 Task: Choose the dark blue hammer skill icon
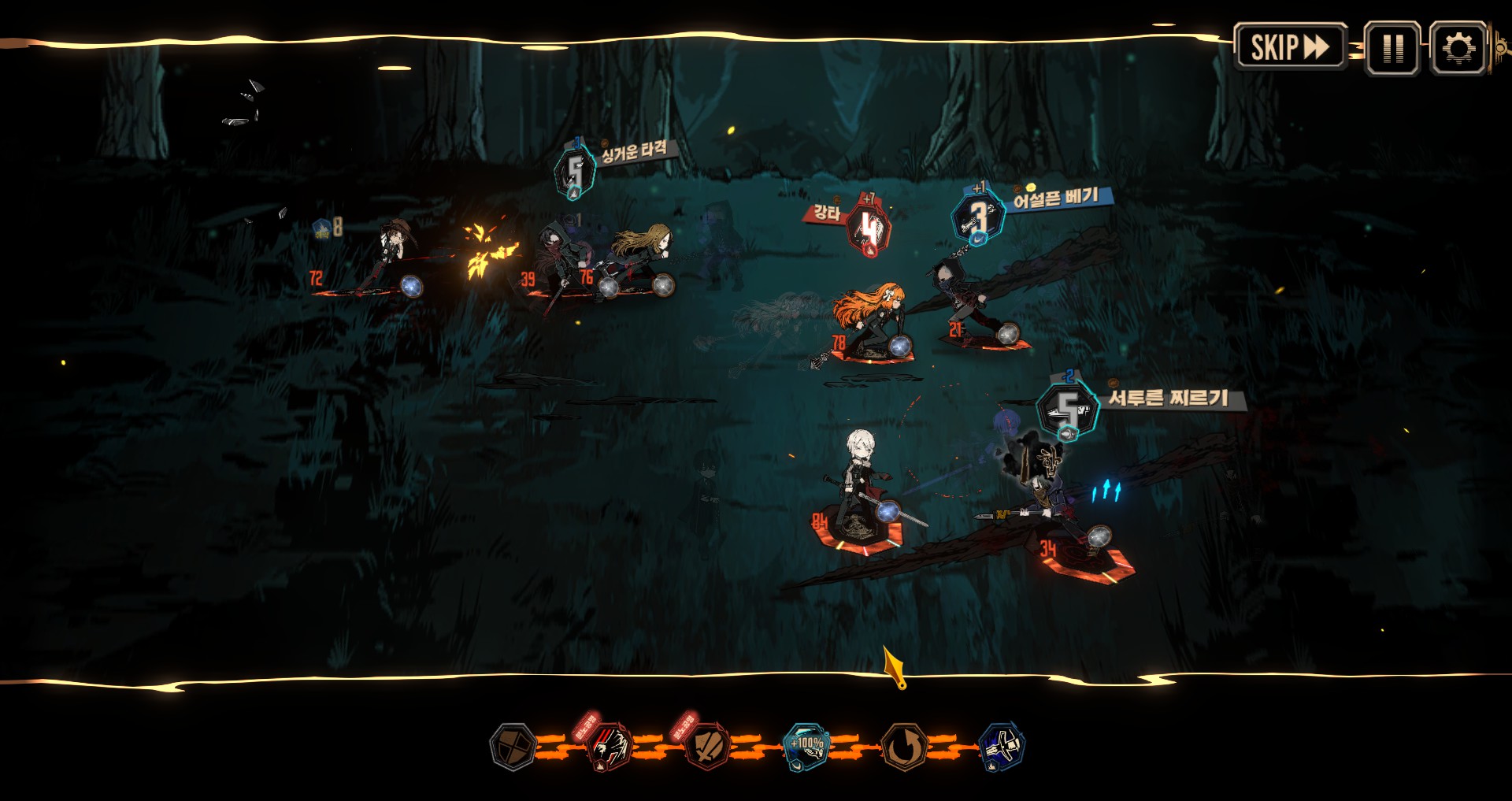pyautogui.click(x=1001, y=746)
